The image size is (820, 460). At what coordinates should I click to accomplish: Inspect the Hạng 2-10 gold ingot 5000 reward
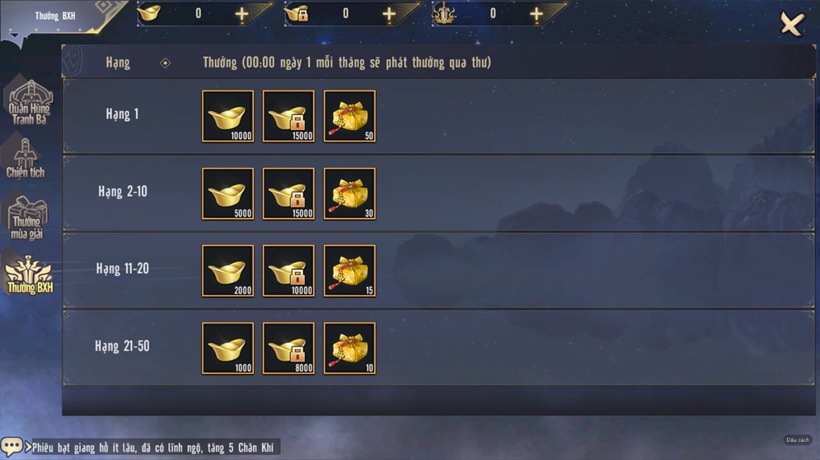pyautogui.click(x=228, y=193)
